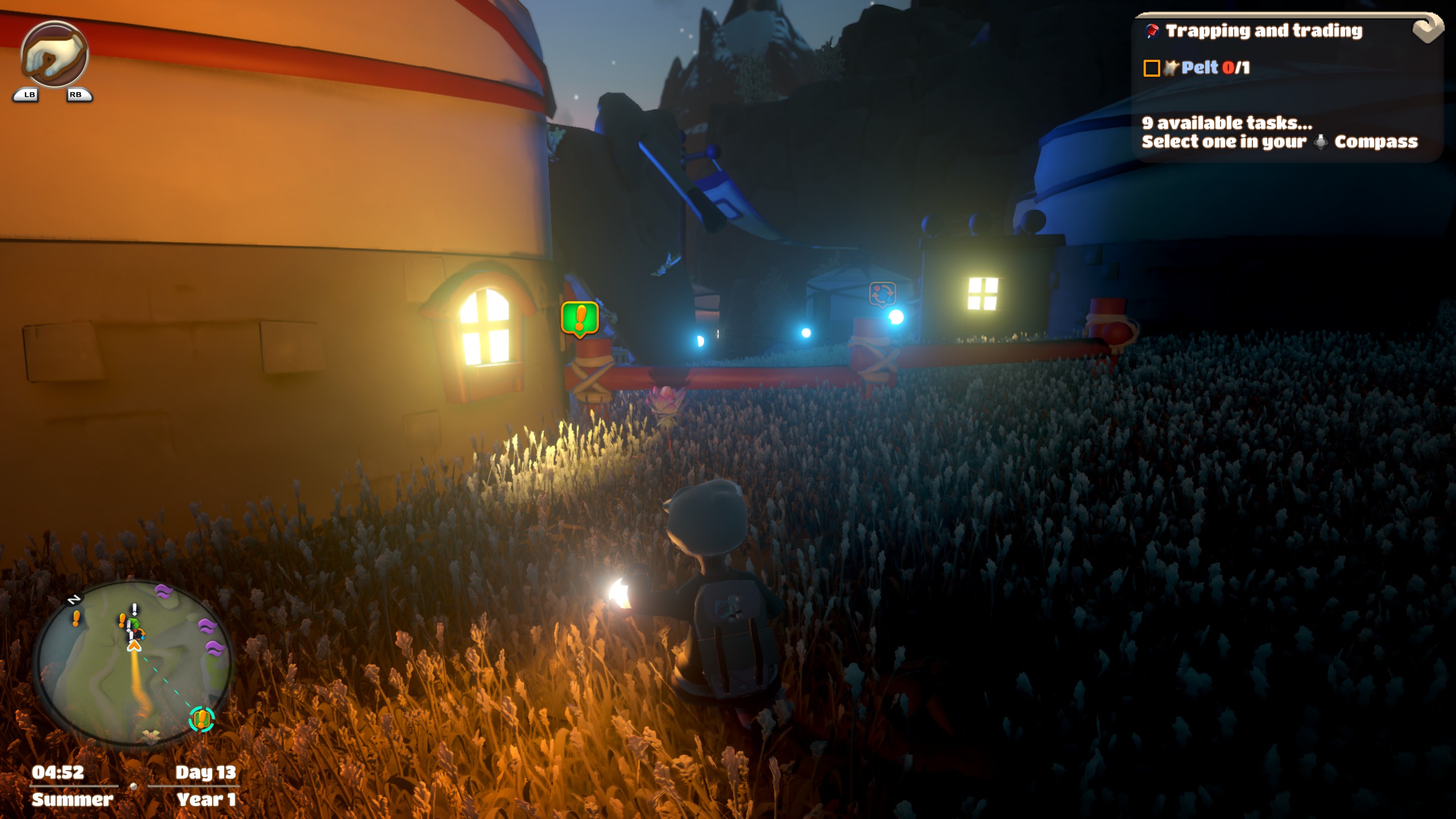Click the minimap's north N indicator
Screen dimensions: 1456x819
pyautogui.click(x=74, y=599)
